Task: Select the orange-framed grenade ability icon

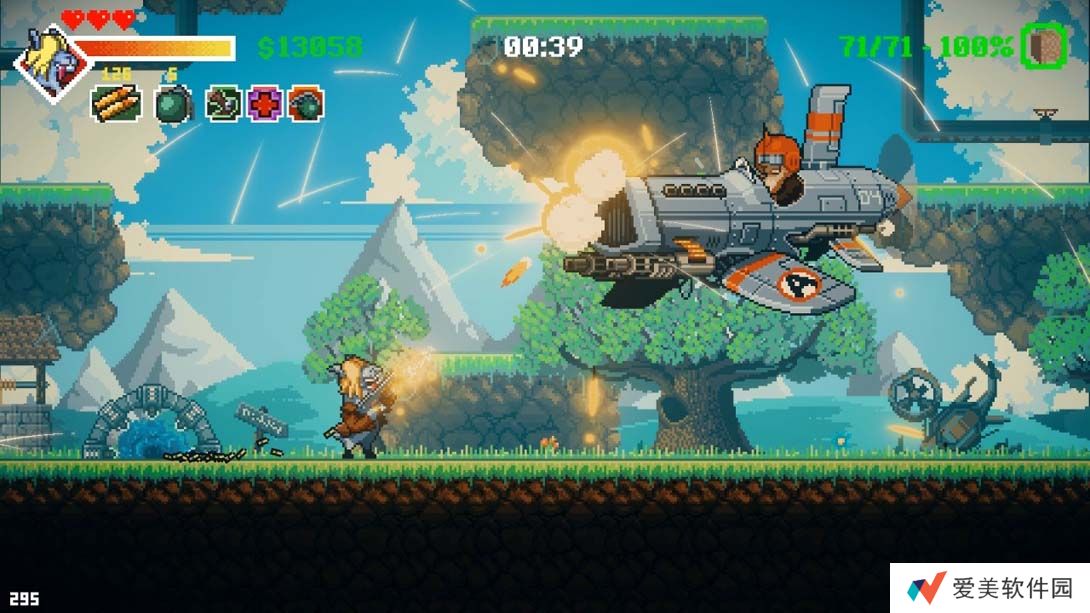Action: [306, 103]
